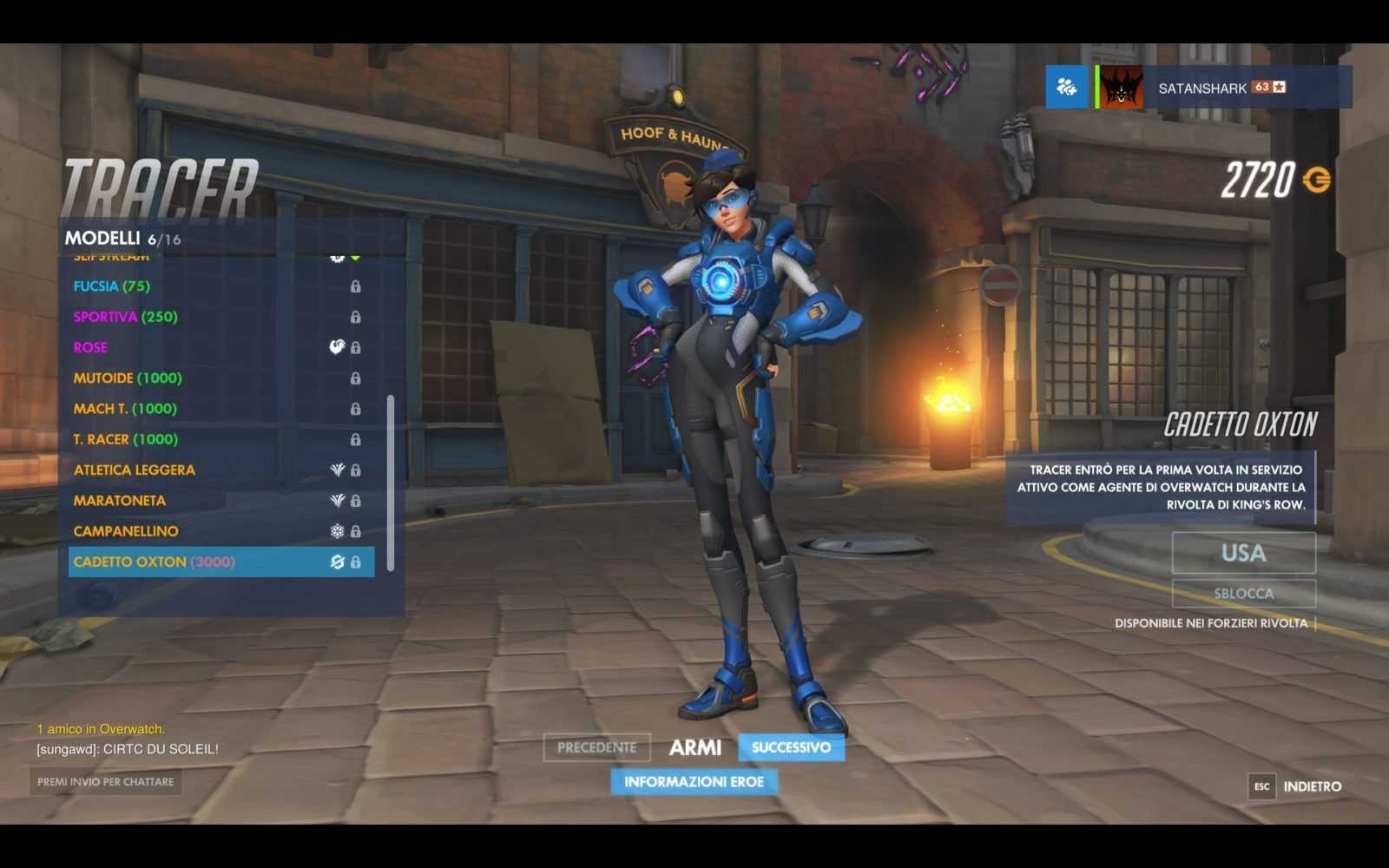
Task: Click the skin list scrollbar
Action: [x=391, y=483]
